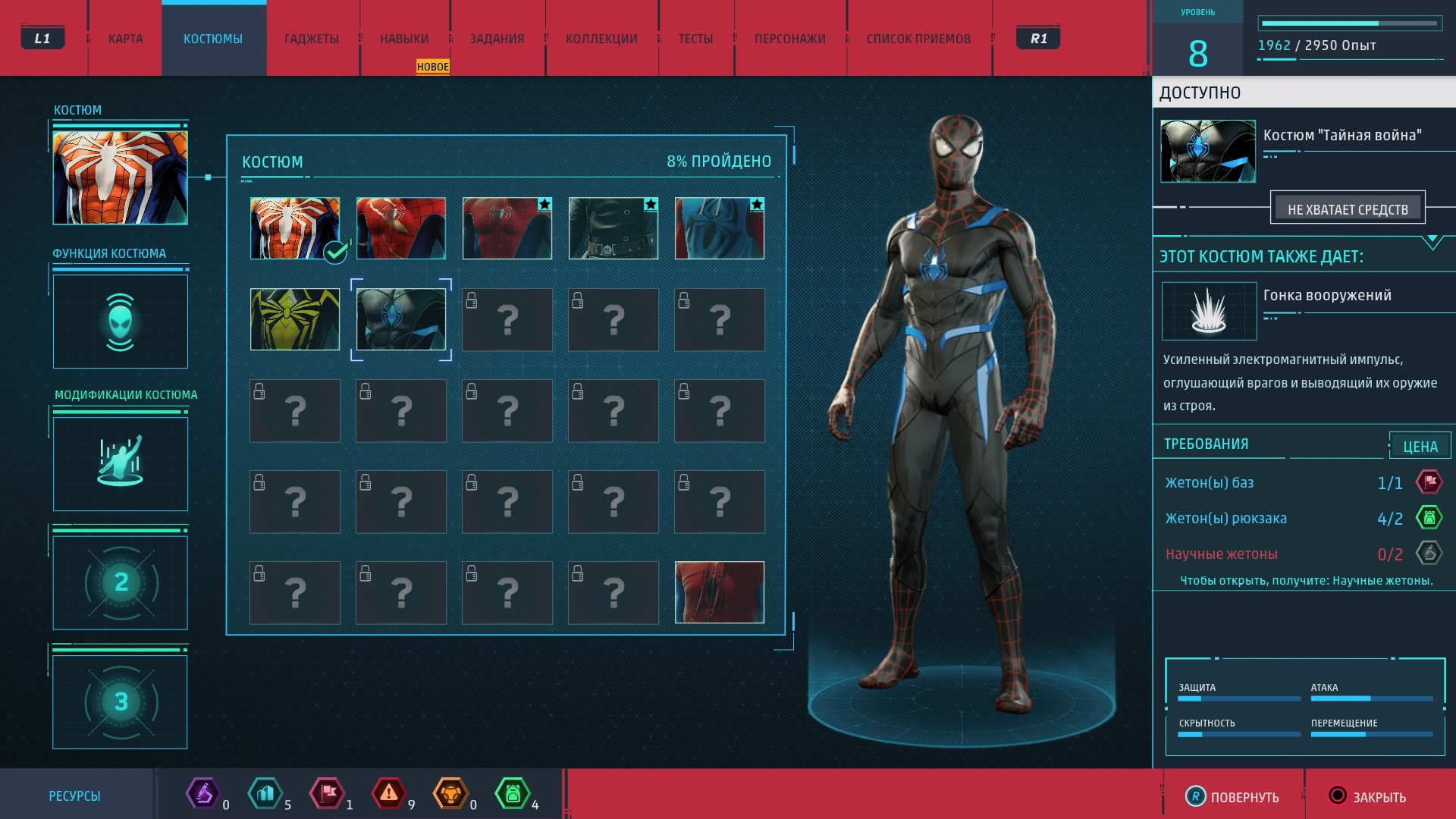Select the black leather noir suit thumbnail
The height and width of the screenshot is (819, 1456).
613,228
